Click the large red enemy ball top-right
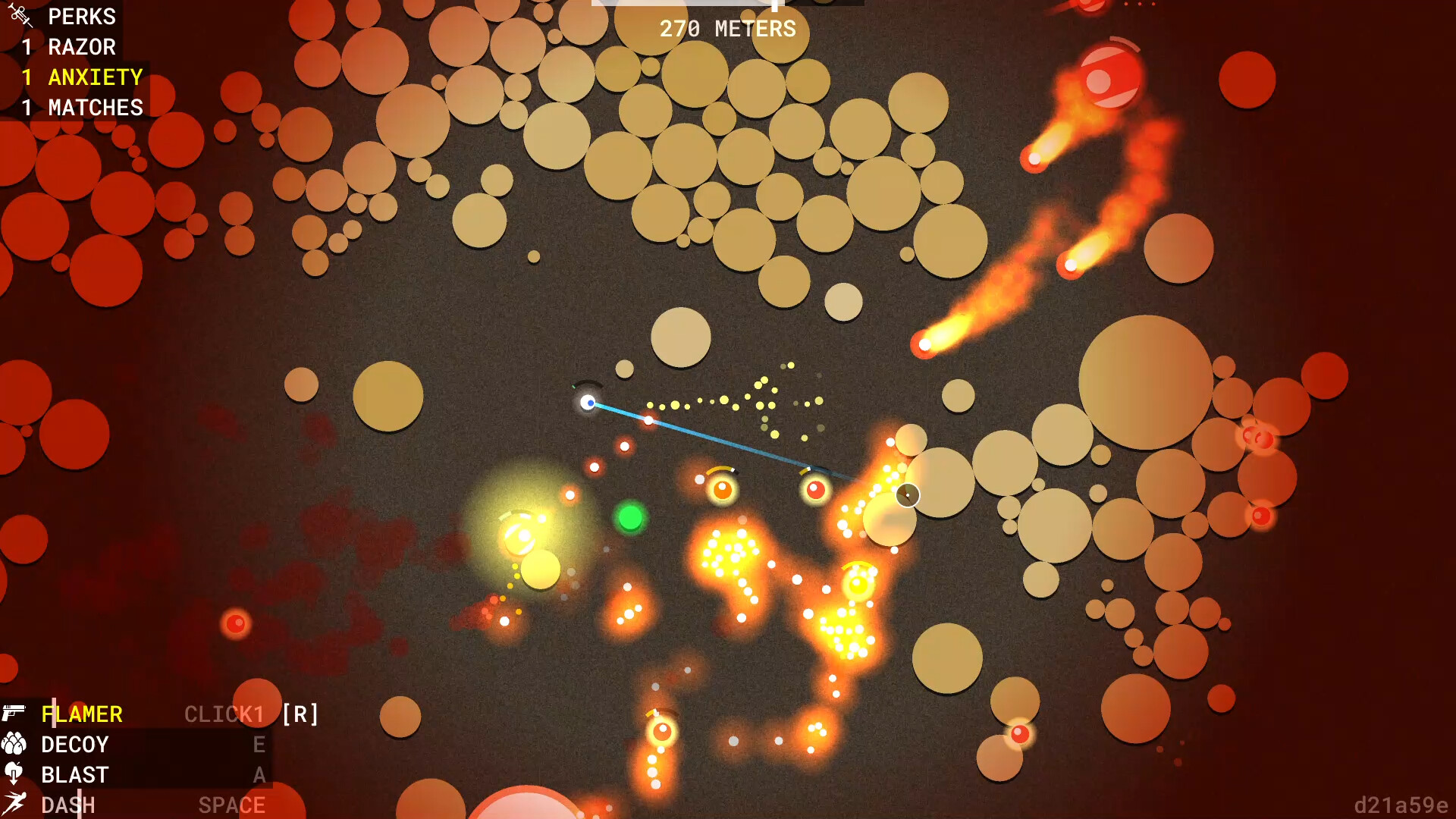 pos(1109,74)
